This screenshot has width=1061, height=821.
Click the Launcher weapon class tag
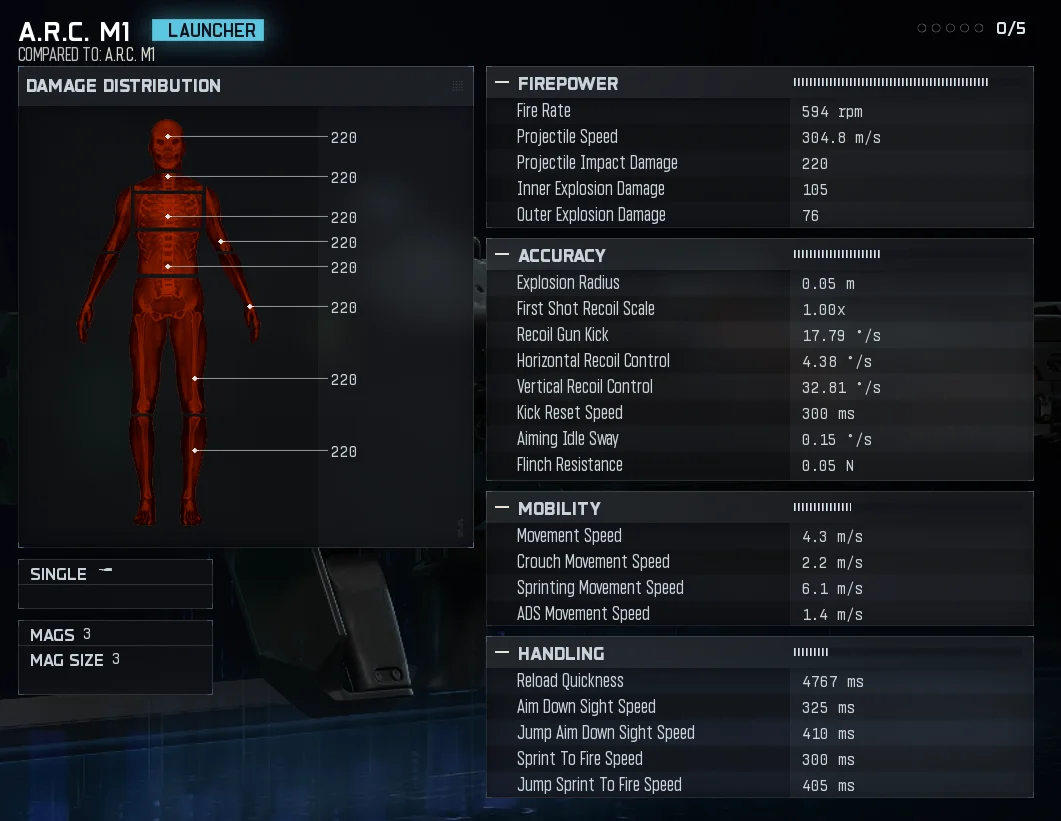(x=208, y=30)
